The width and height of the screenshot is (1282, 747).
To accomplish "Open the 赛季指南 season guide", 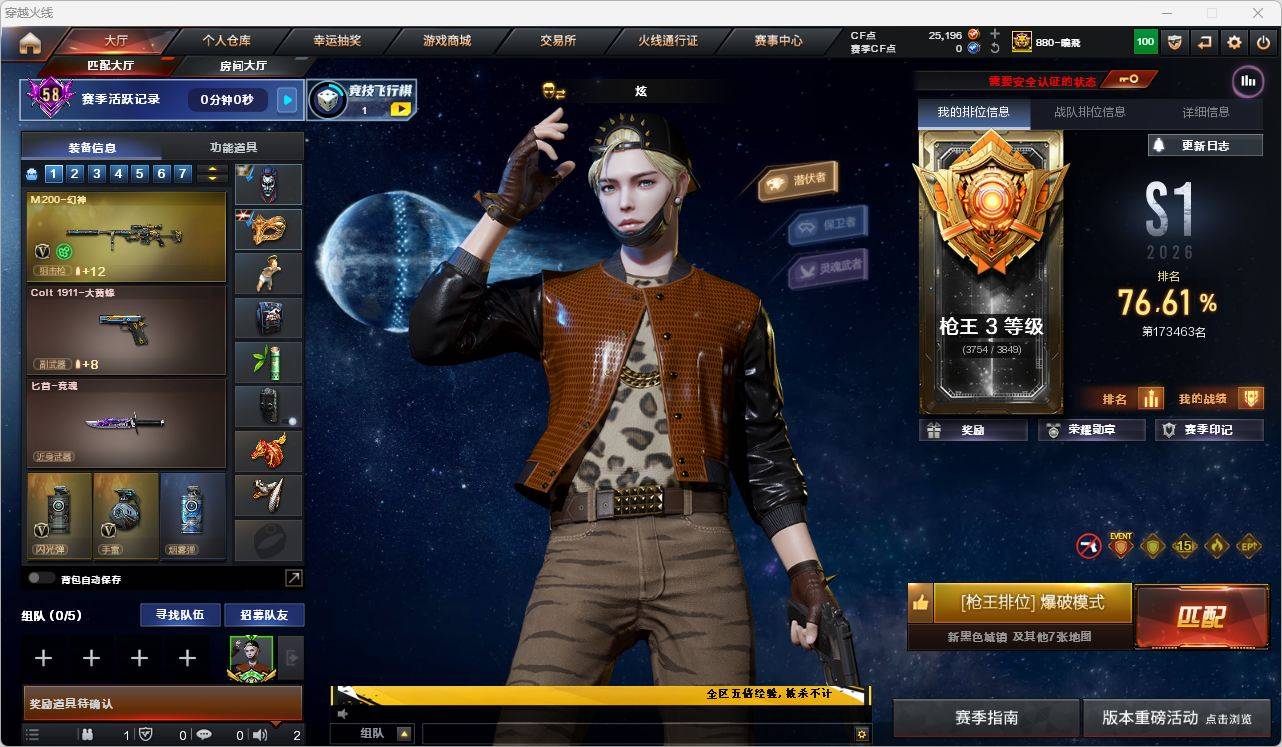I will point(986,718).
